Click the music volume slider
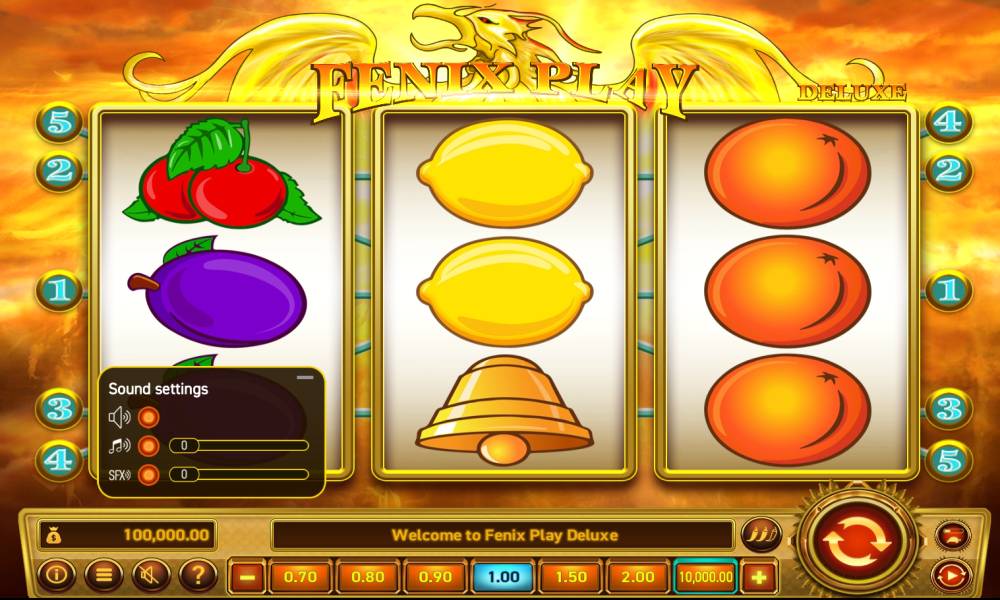The height and width of the screenshot is (600, 1000). coord(240,446)
